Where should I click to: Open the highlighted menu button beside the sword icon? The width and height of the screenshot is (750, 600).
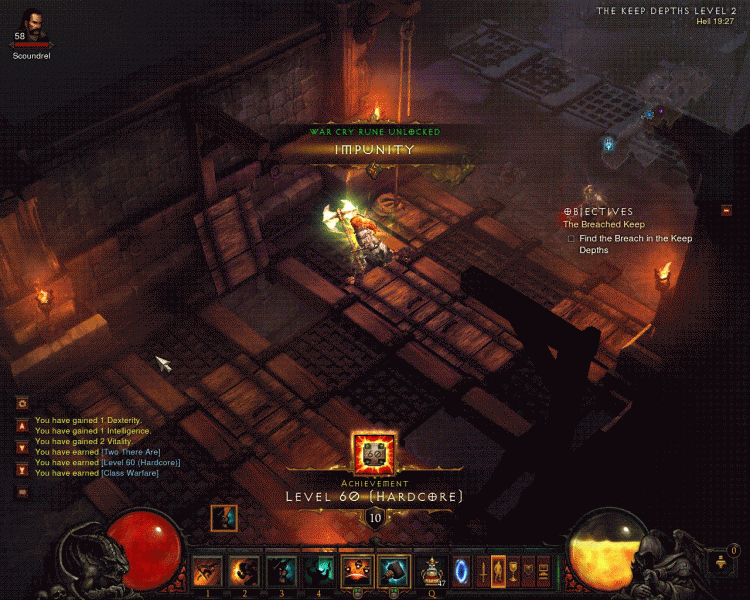tap(498, 571)
